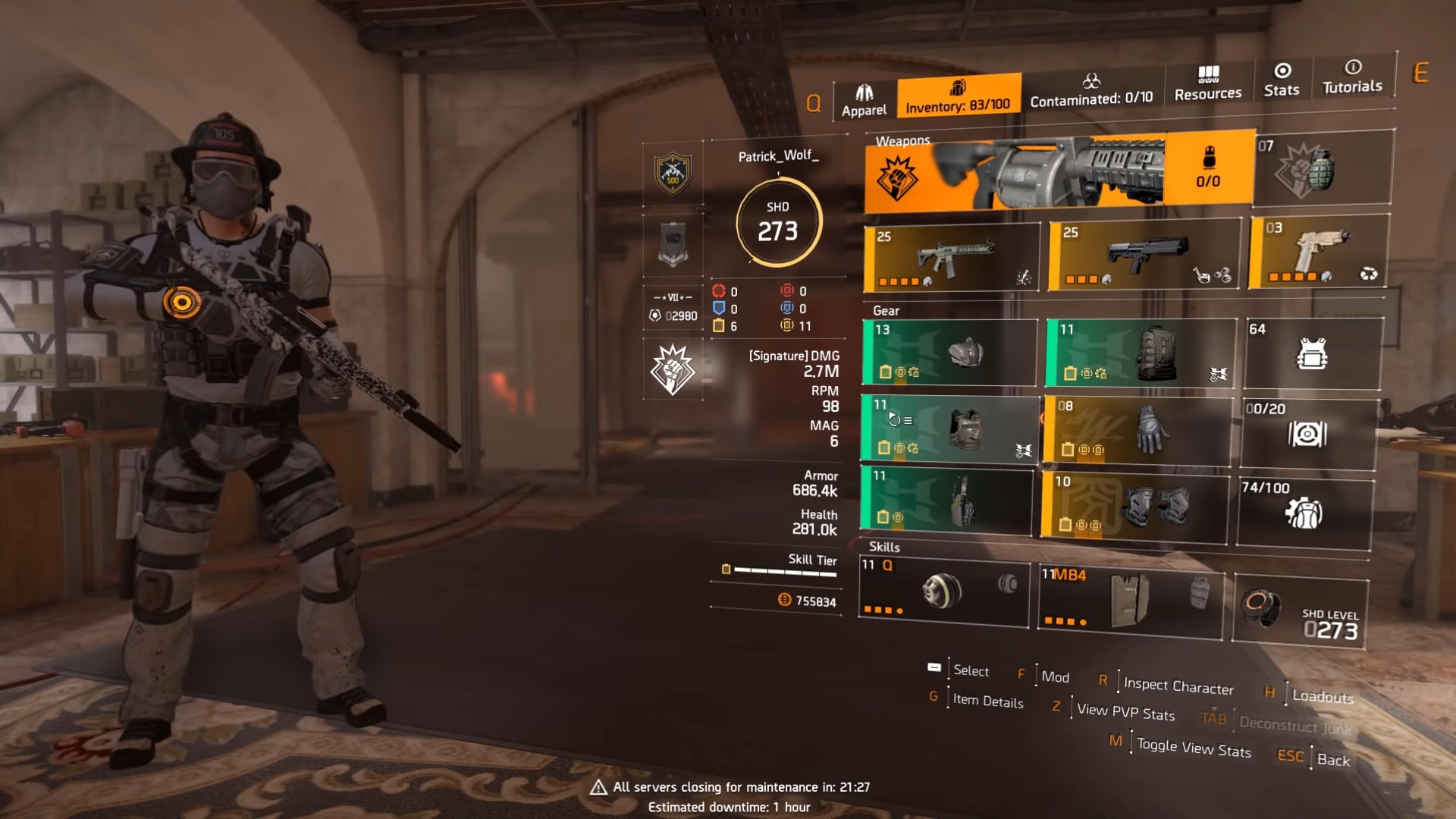This screenshot has width=1456, height=819.
Task: Choose the assault rifle primary weapon slot
Action: tap(952, 259)
